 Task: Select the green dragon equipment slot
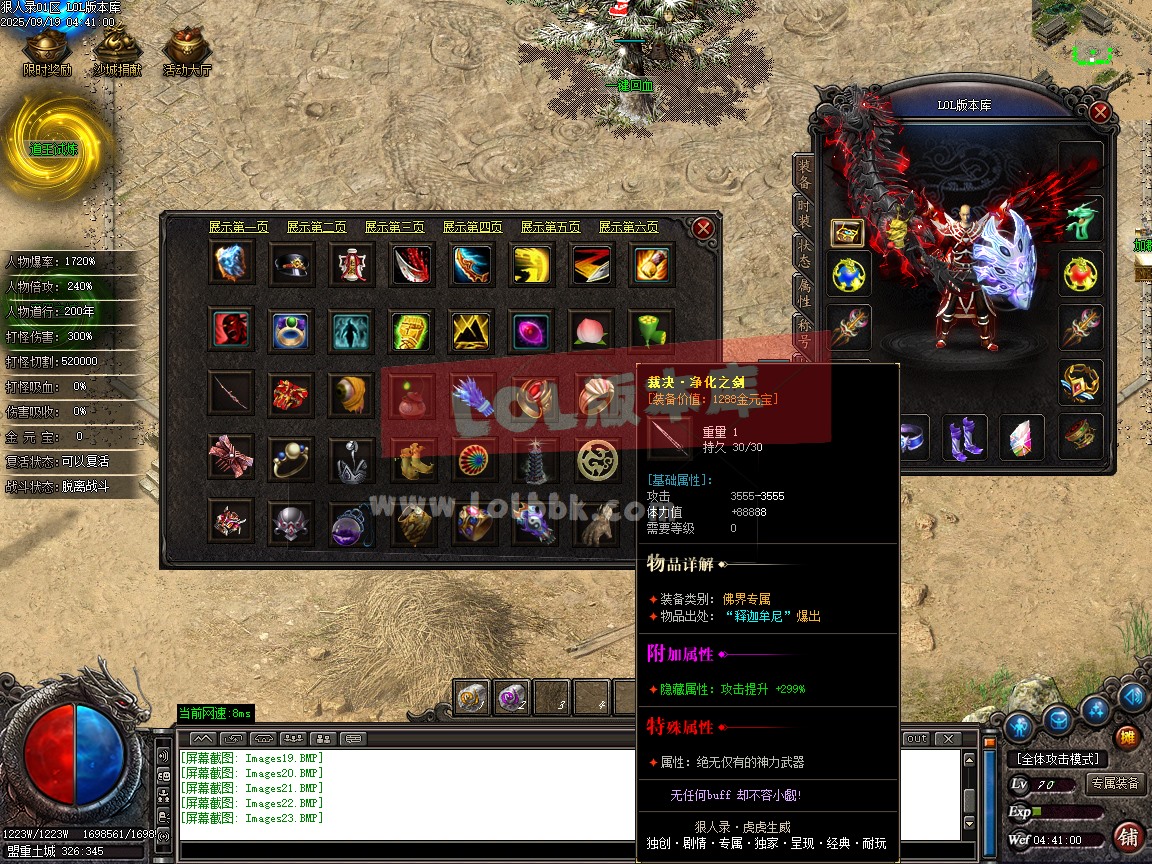(1081, 220)
